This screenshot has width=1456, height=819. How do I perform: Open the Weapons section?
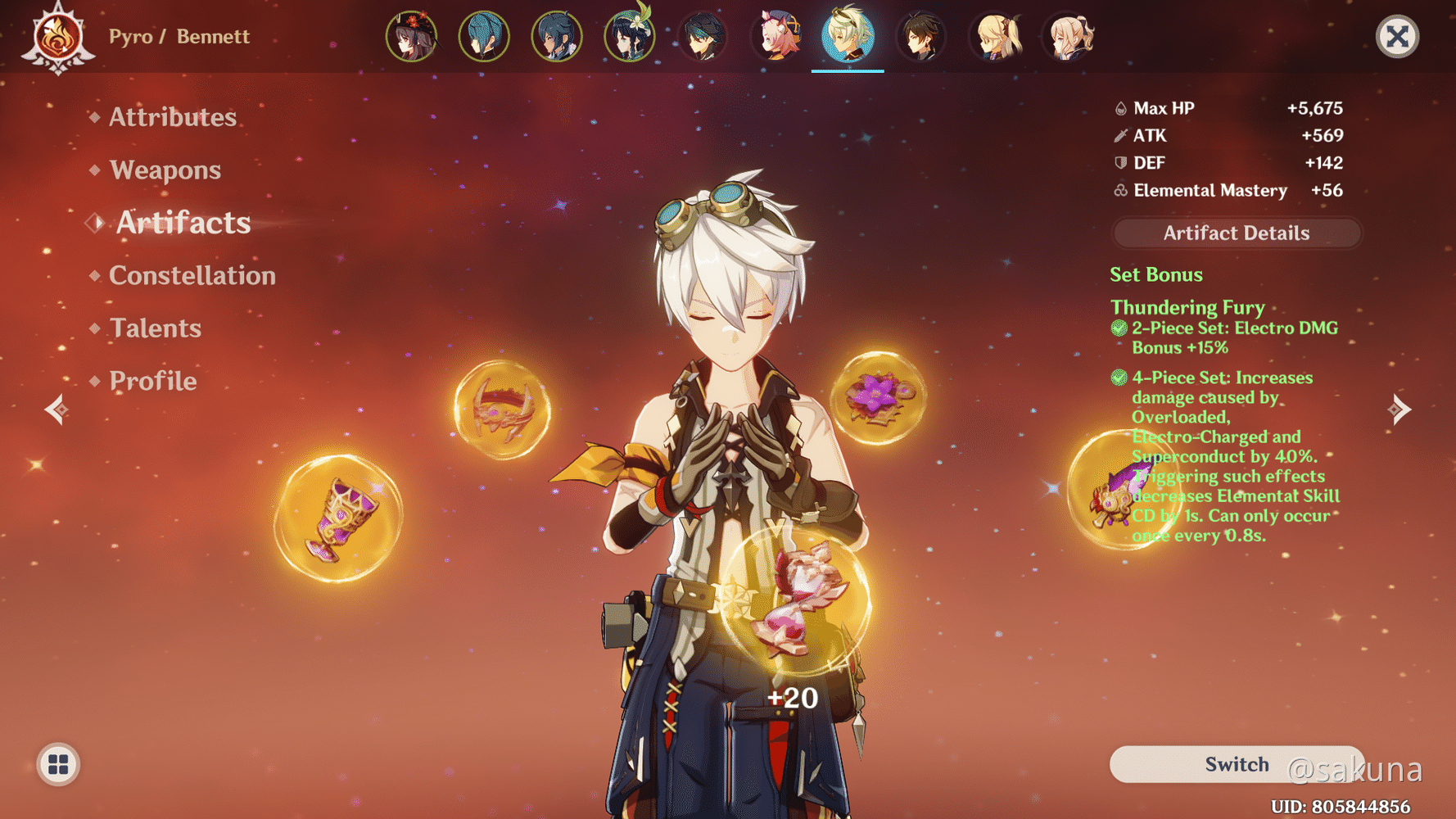(165, 170)
